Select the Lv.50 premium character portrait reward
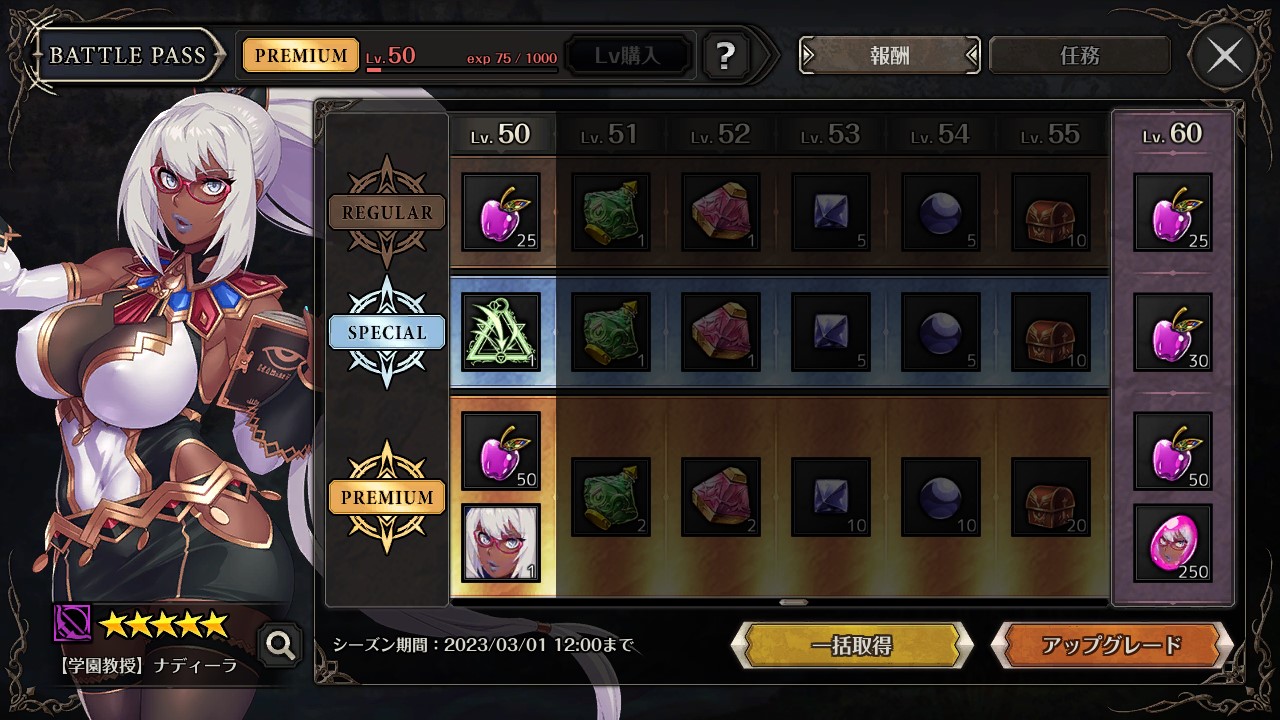Screen dimensions: 1280x720 pos(501,543)
